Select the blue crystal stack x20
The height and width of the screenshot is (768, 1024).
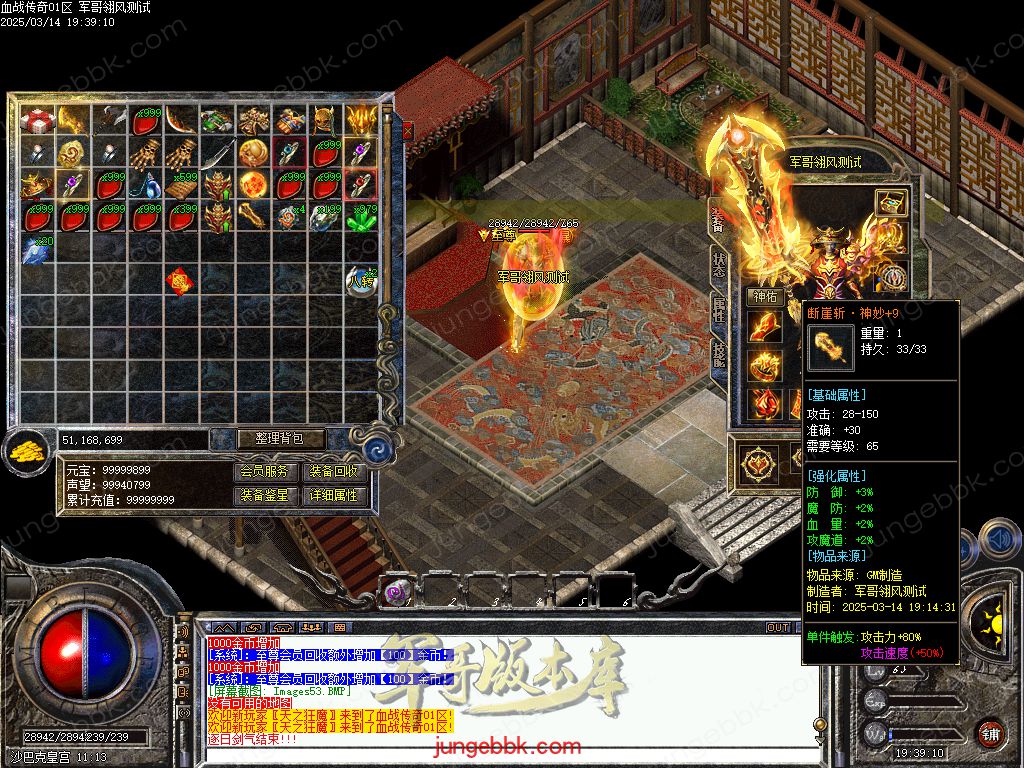coord(38,249)
